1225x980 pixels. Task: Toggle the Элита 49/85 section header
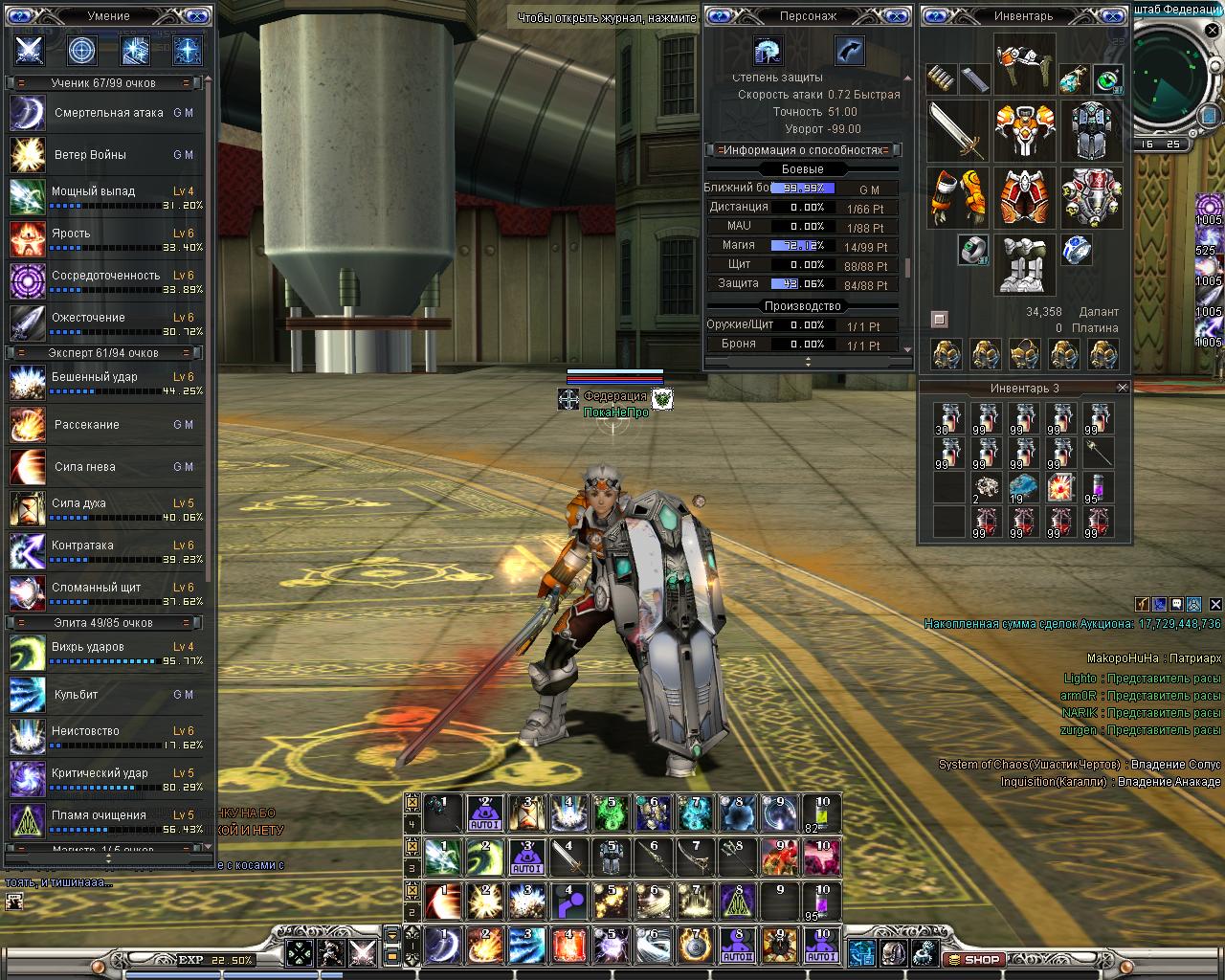click(103, 623)
